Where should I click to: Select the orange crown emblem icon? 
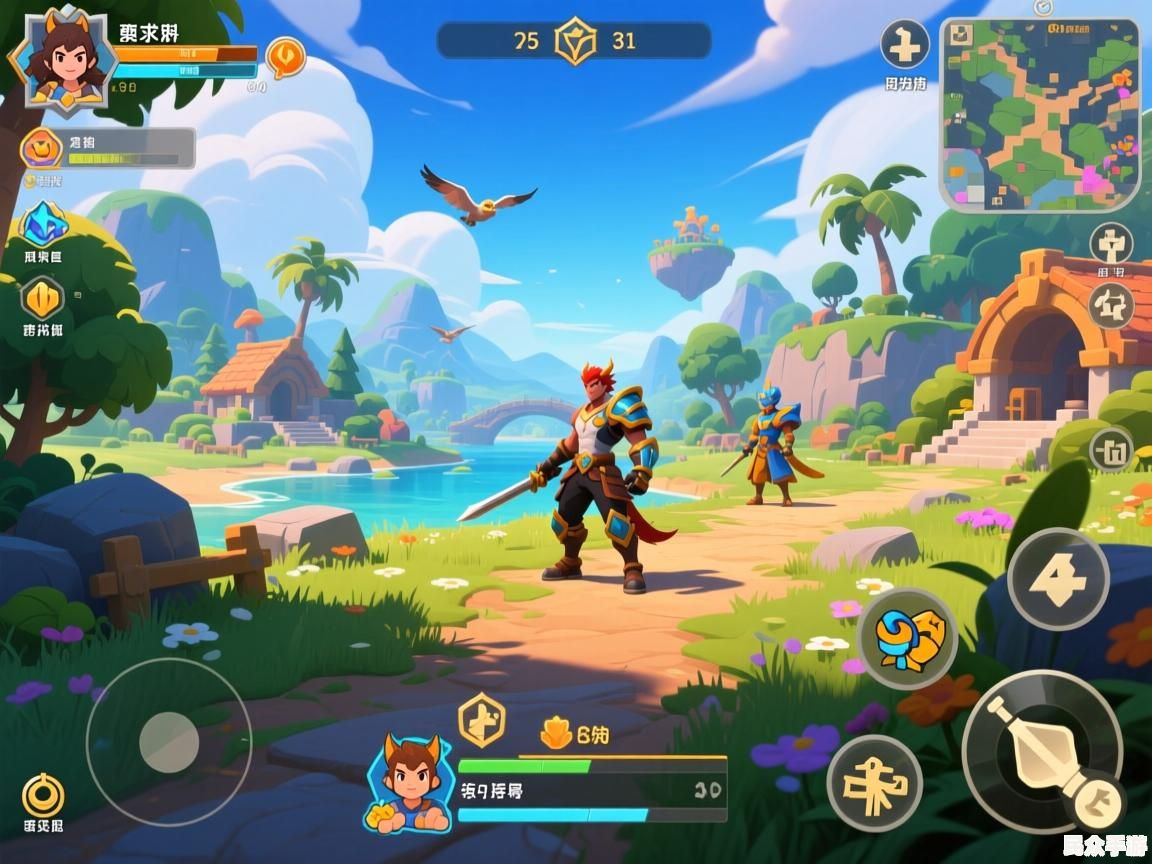tap(41, 150)
